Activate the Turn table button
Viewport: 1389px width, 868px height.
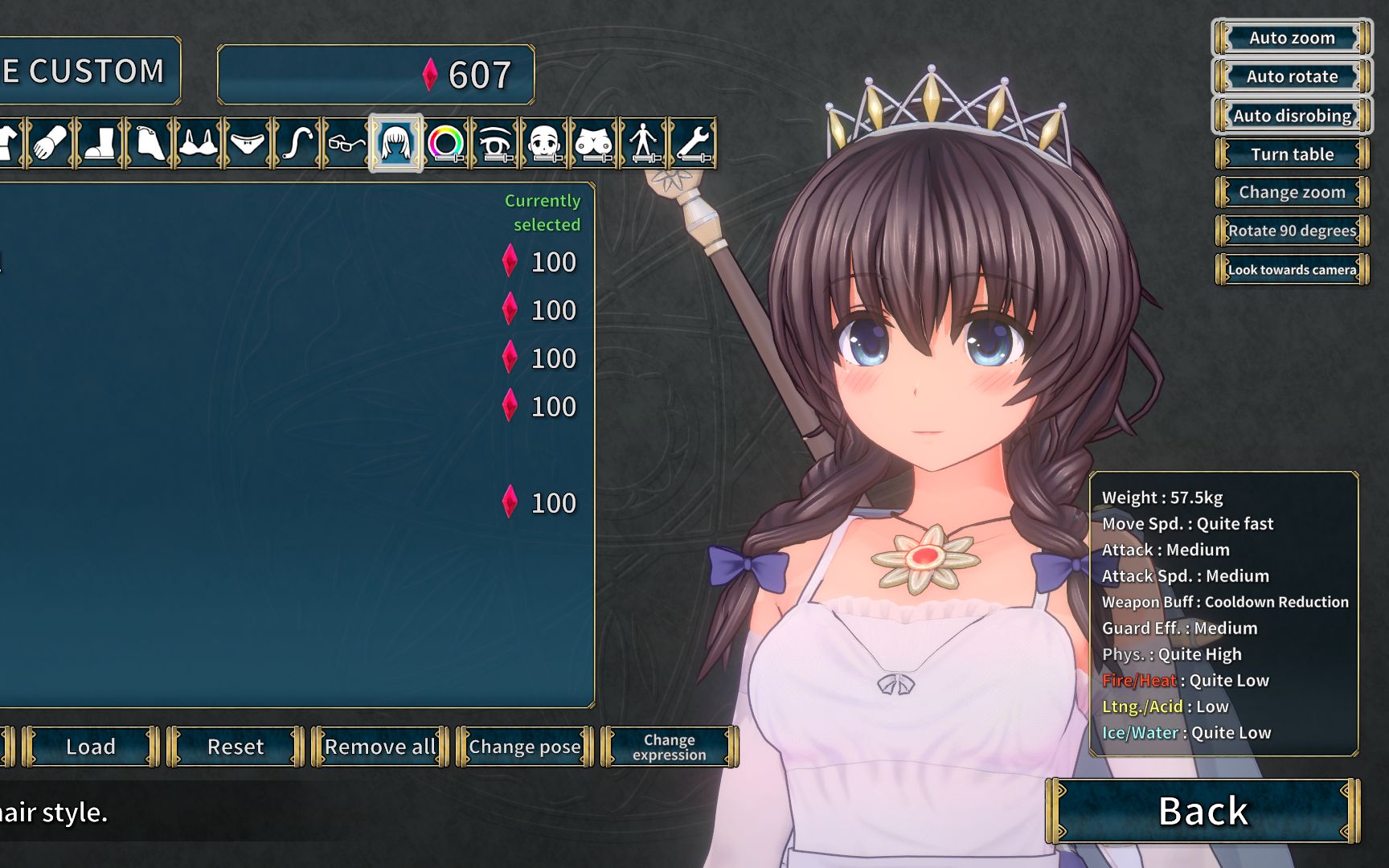pyautogui.click(x=1292, y=154)
